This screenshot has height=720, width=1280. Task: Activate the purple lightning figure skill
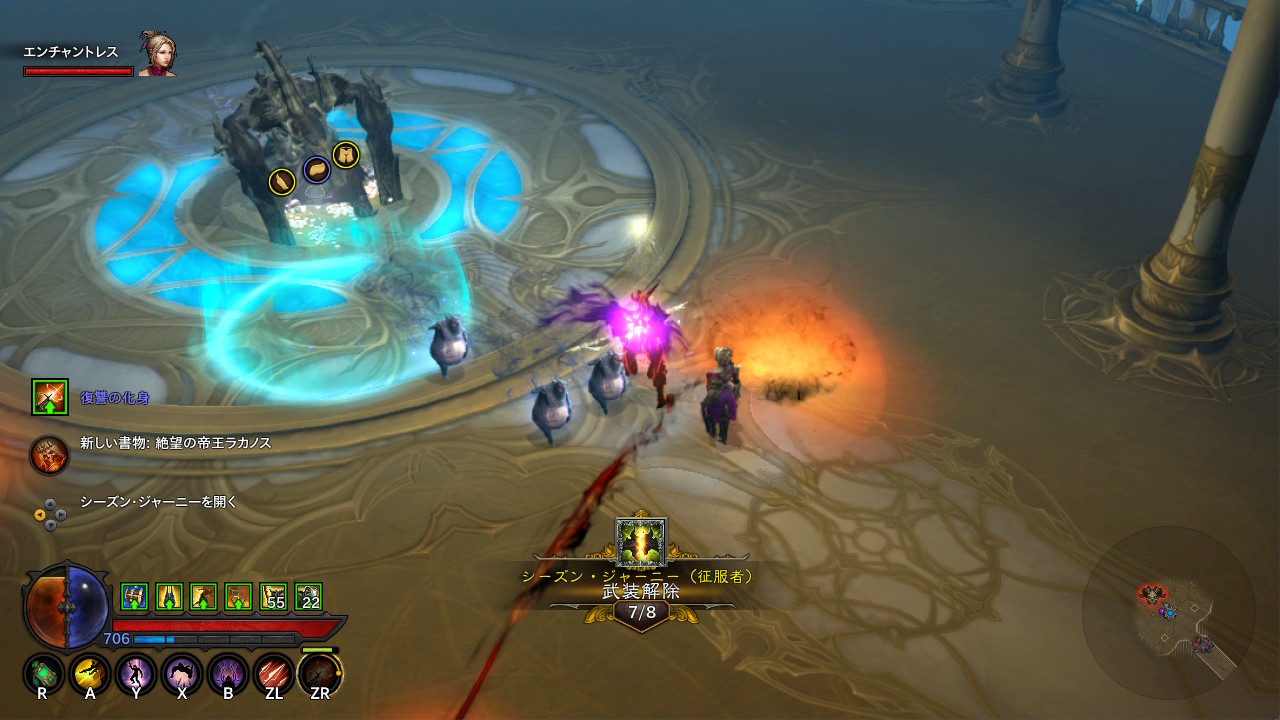tap(136, 675)
